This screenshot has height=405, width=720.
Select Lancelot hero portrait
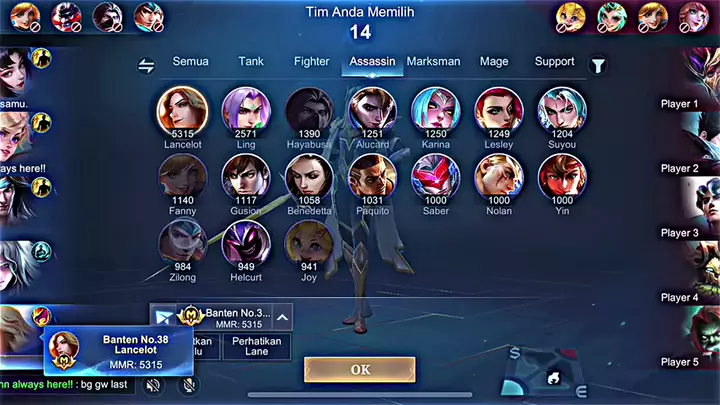(183, 109)
